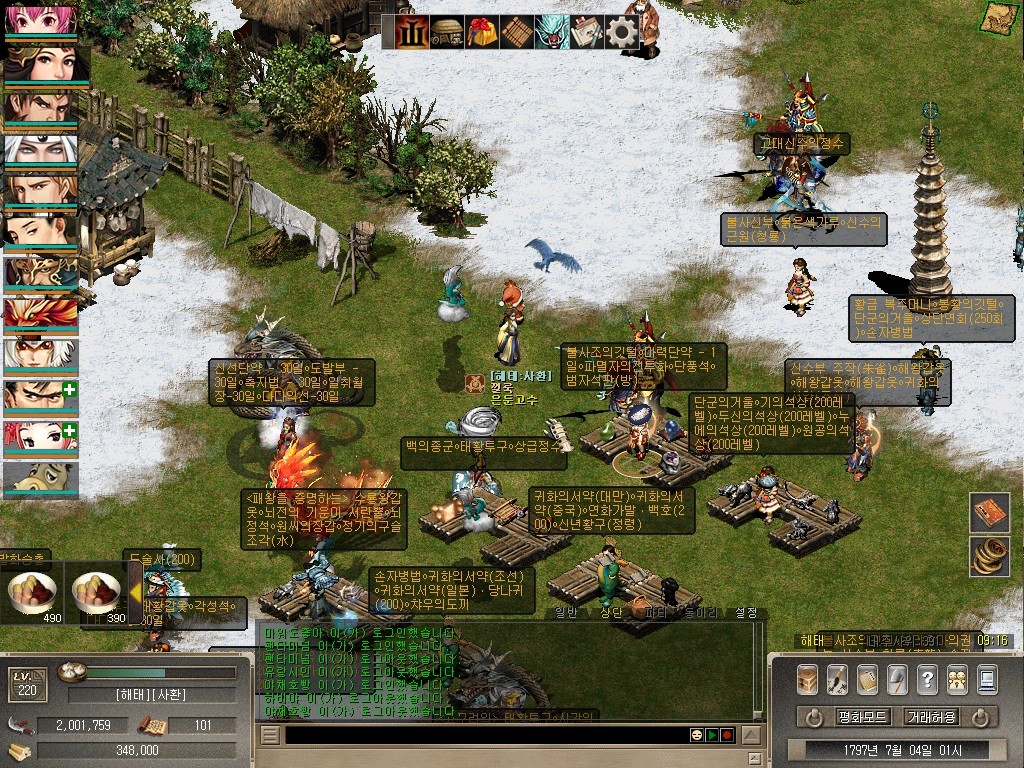Open the question mark help button
1024x768 pixels.
[927, 679]
